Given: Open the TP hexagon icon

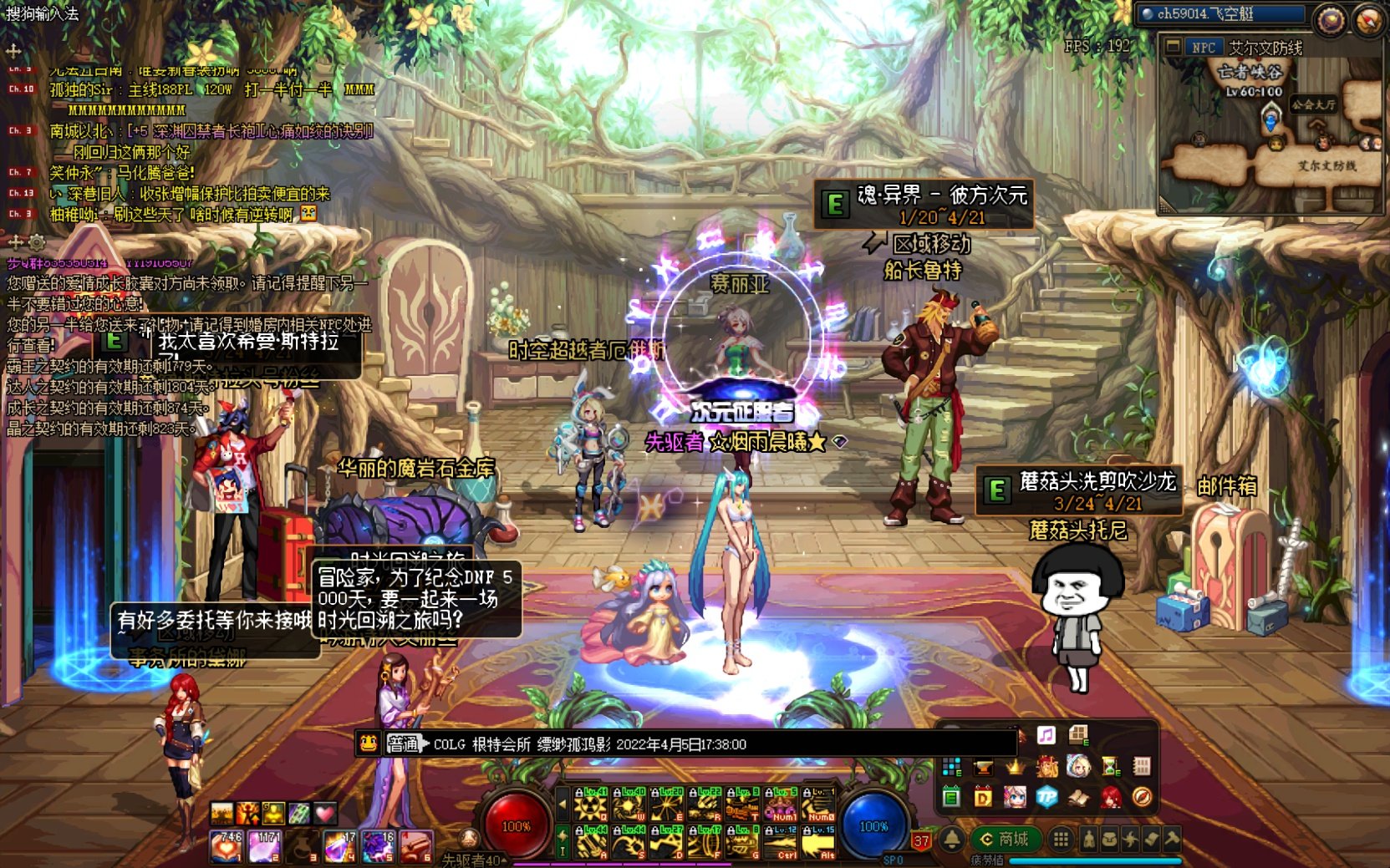Looking at the screenshot, I should click(x=1046, y=797).
